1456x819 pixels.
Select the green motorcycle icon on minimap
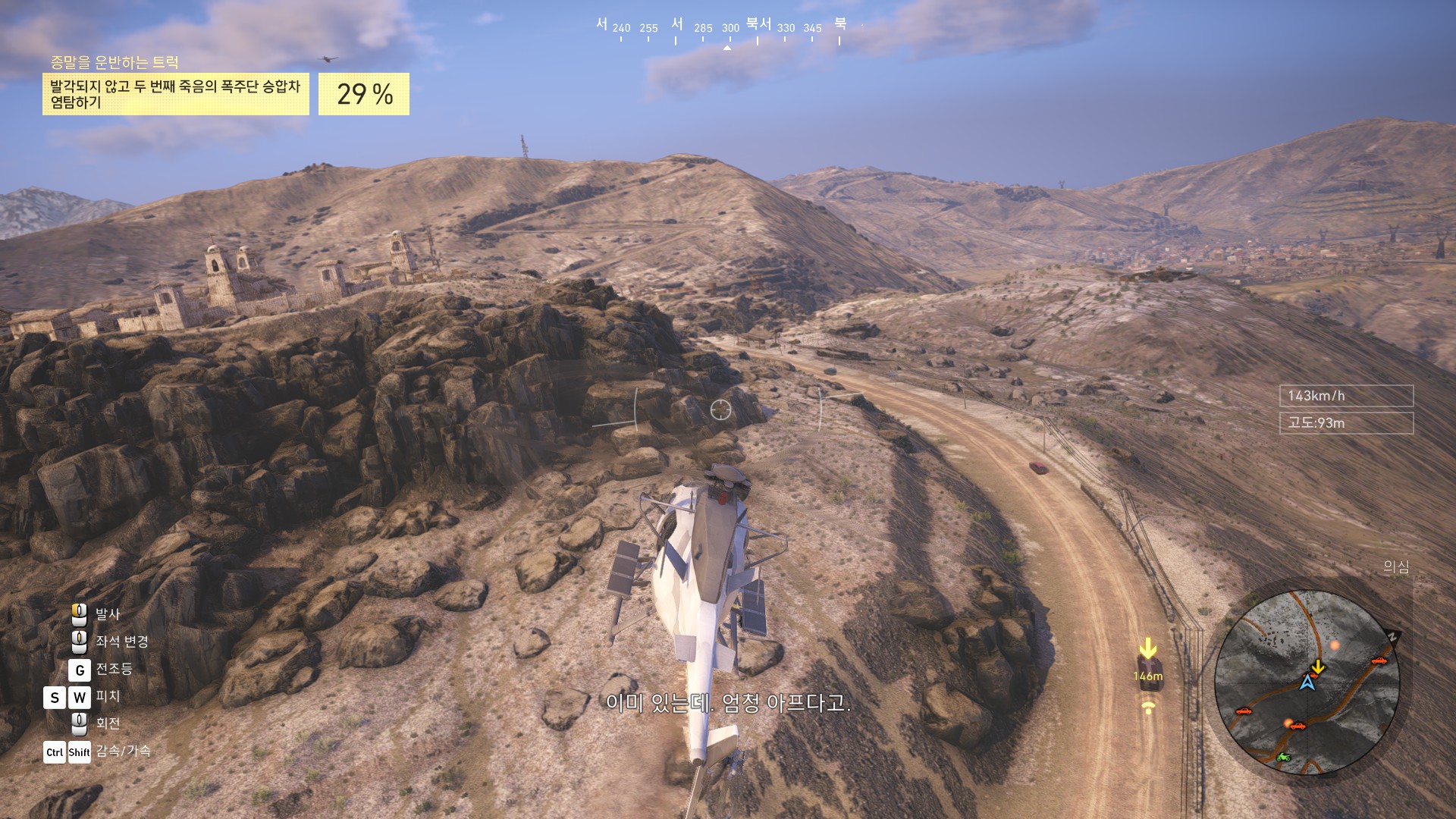pyautogui.click(x=1283, y=757)
